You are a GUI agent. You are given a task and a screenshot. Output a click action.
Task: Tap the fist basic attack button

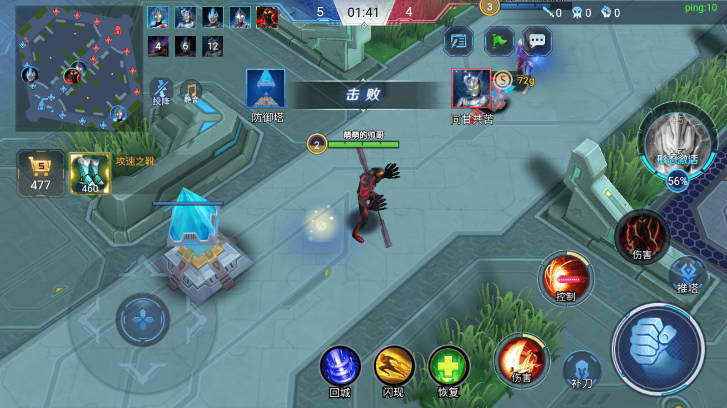[658, 350]
